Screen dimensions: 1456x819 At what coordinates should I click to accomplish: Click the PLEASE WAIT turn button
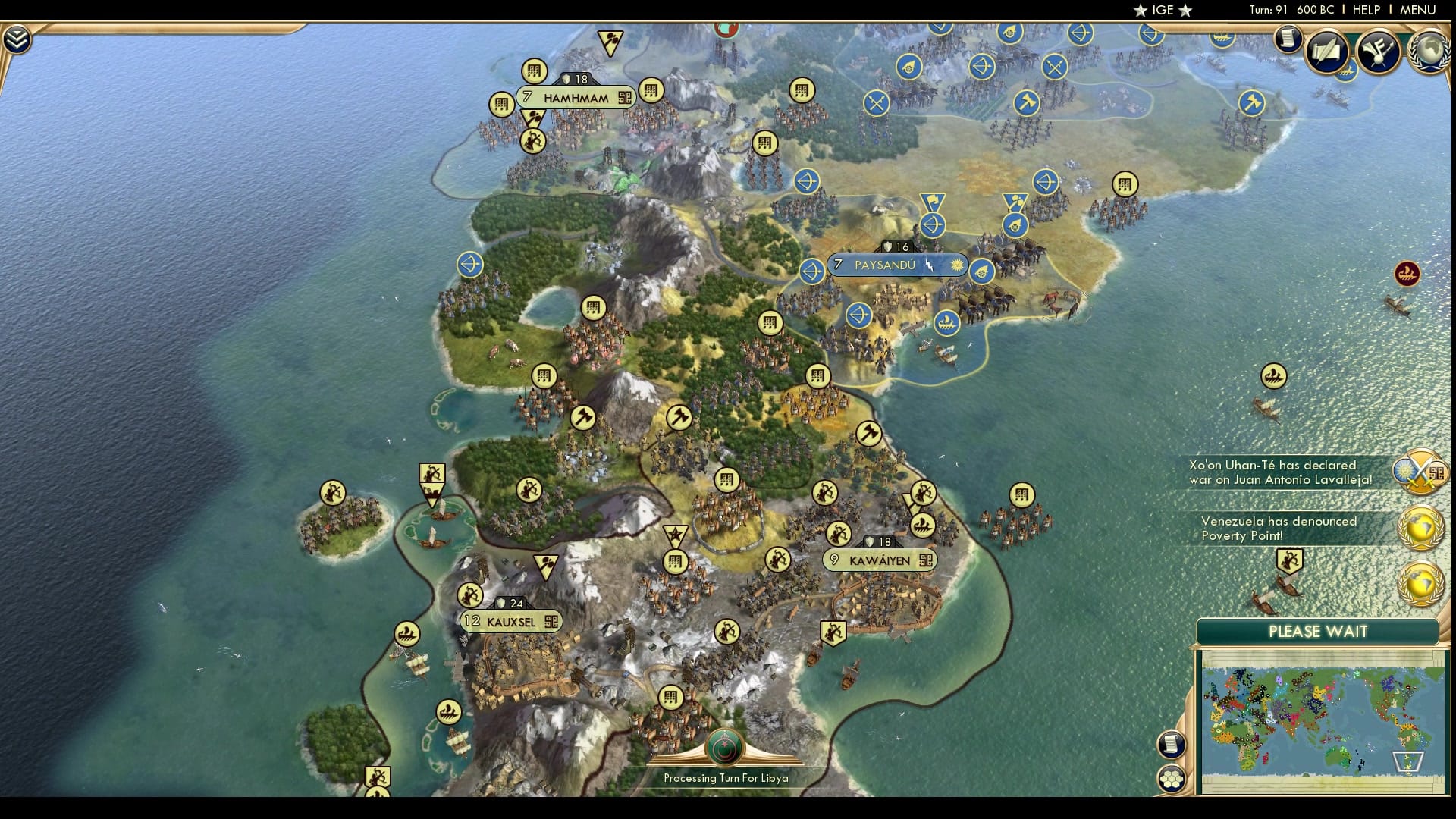[1317, 632]
